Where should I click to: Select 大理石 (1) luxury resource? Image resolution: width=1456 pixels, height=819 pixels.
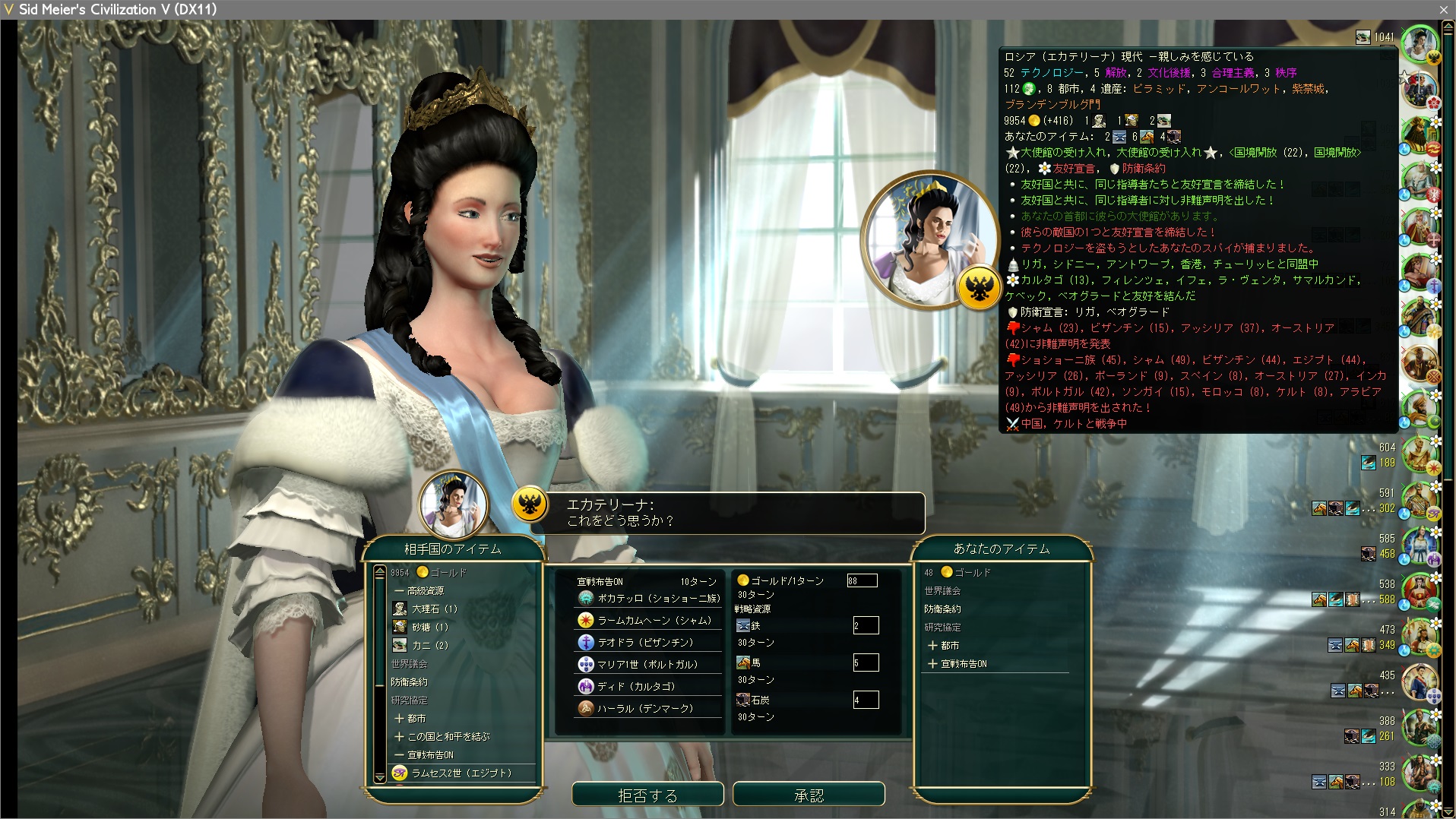click(434, 609)
